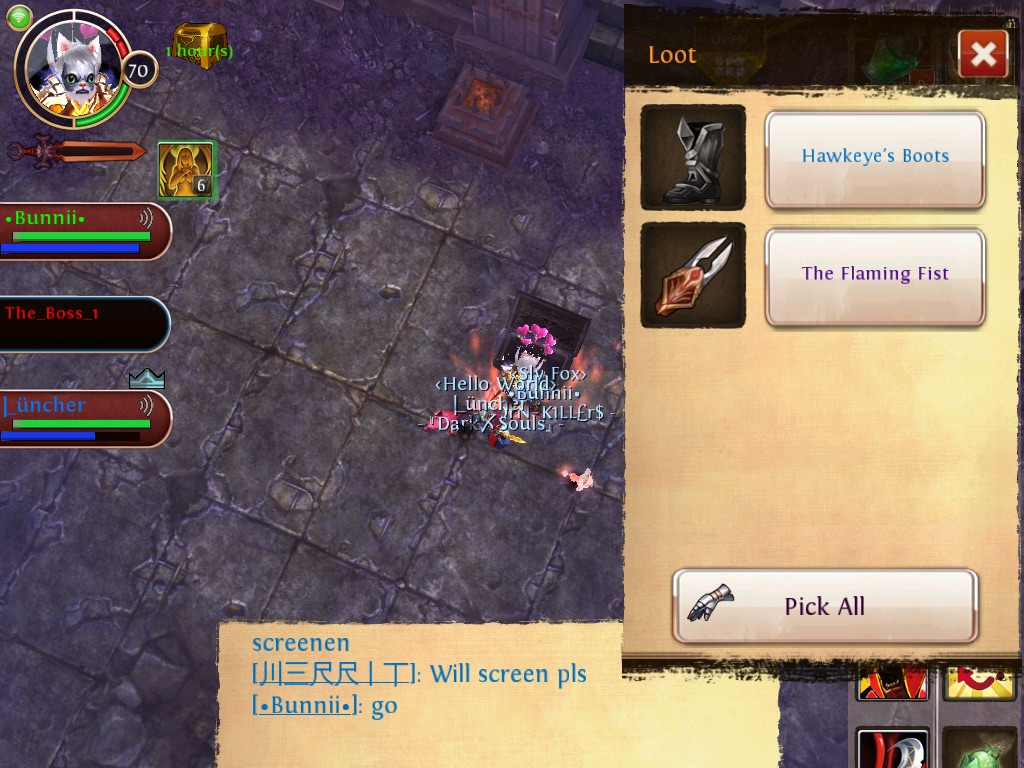Open the player portrait at level 70

pos(74,70)
